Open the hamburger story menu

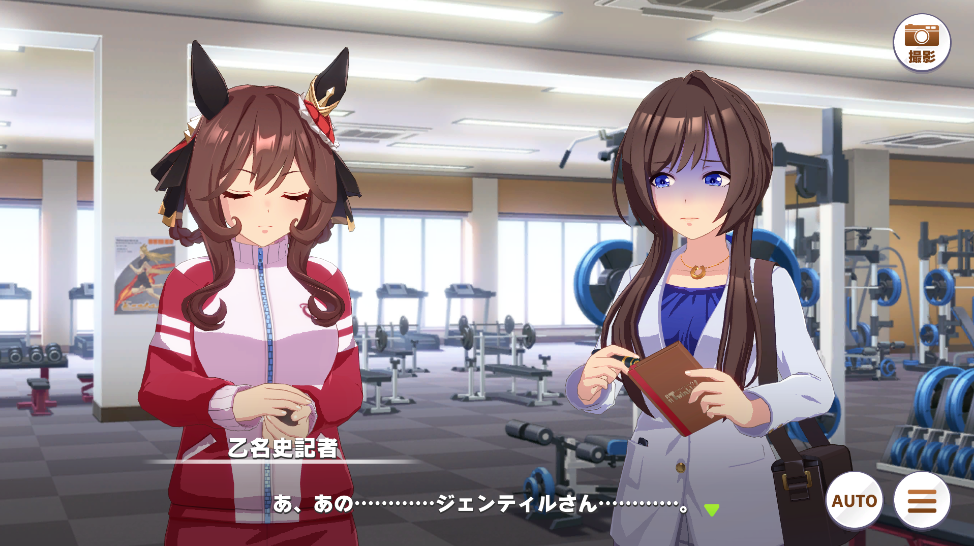click(x=922, y=500)
